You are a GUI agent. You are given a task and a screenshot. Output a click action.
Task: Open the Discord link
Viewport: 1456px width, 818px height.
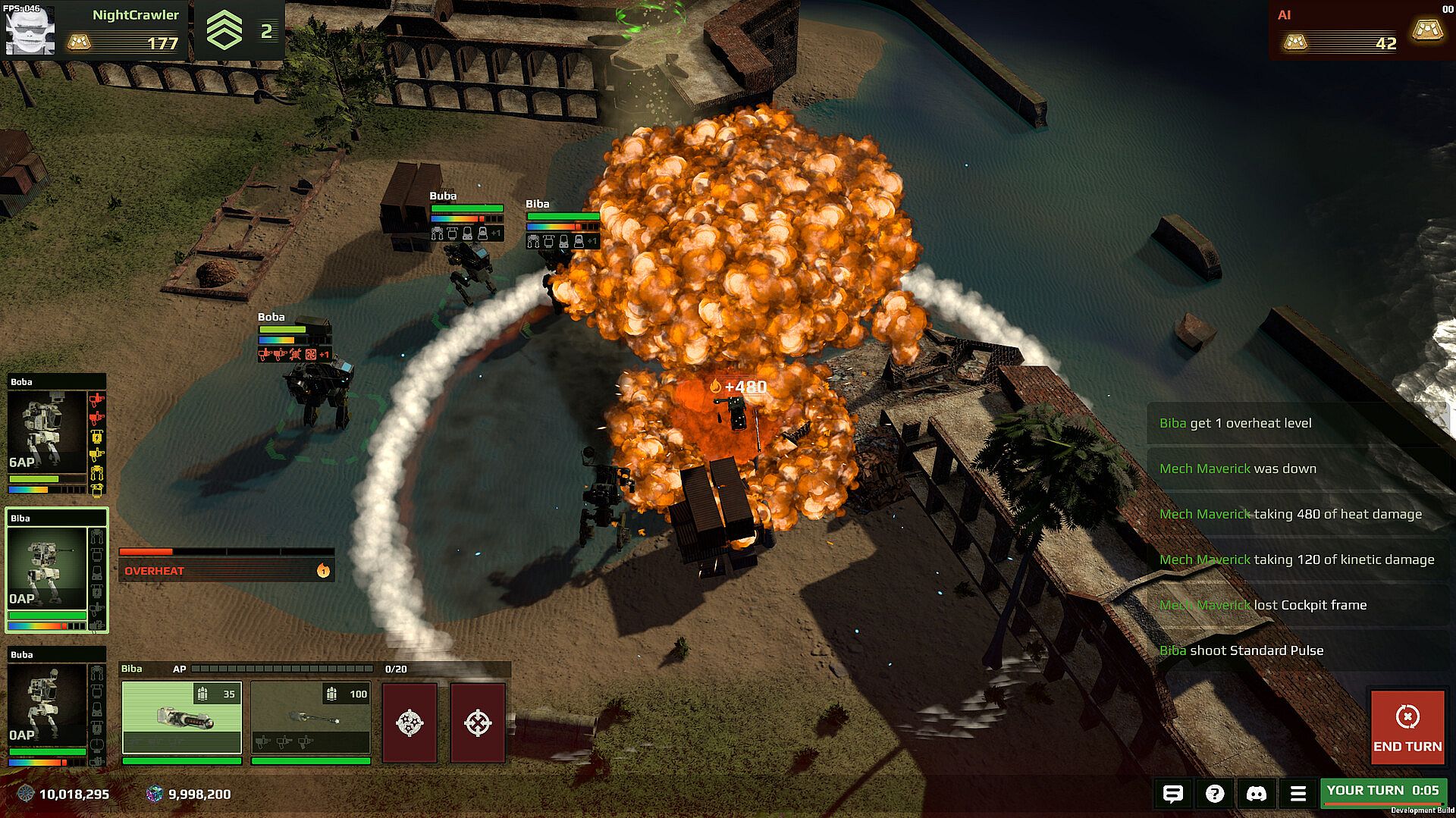1256,793
